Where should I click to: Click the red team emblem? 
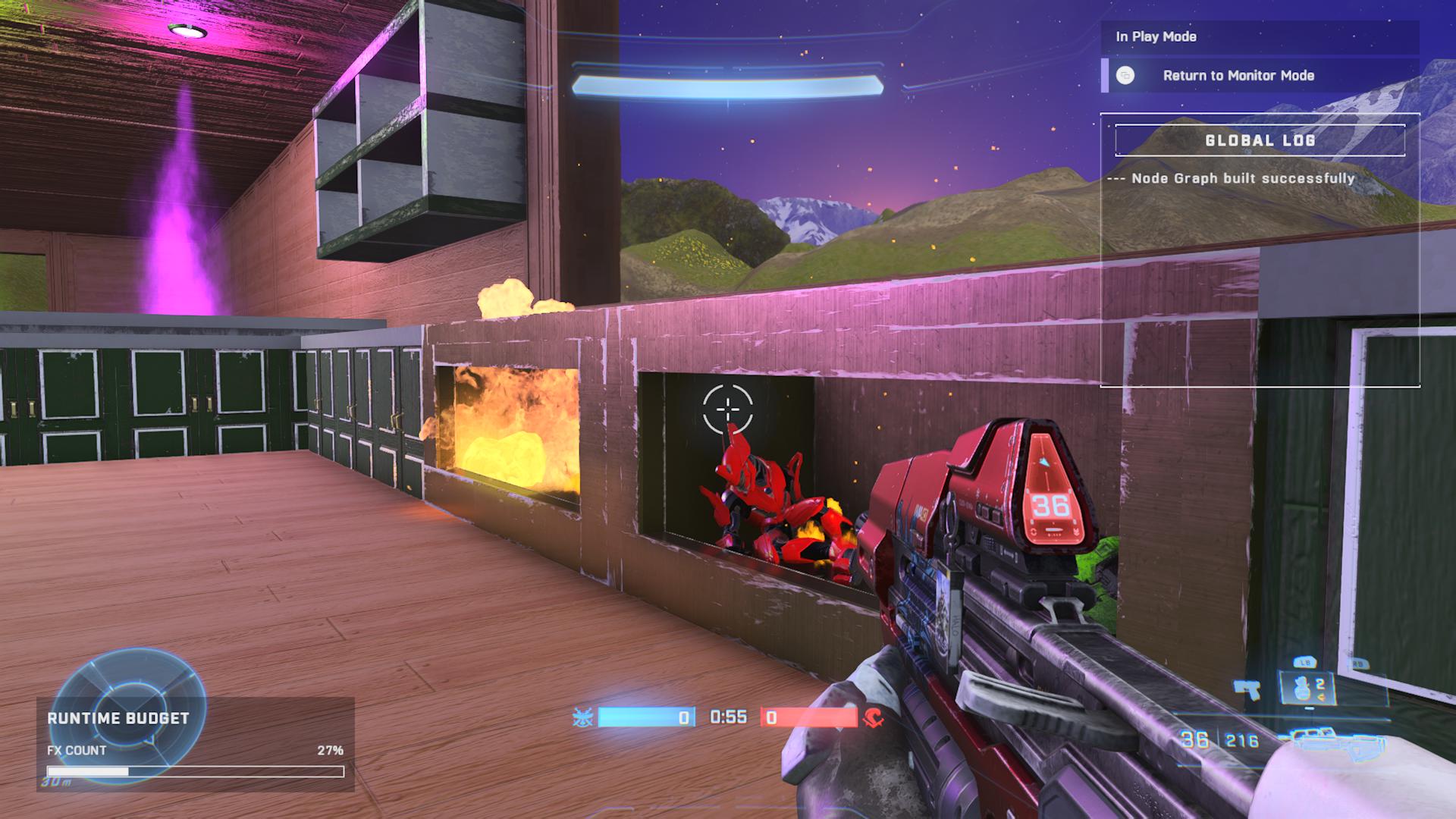pos(873,717)
